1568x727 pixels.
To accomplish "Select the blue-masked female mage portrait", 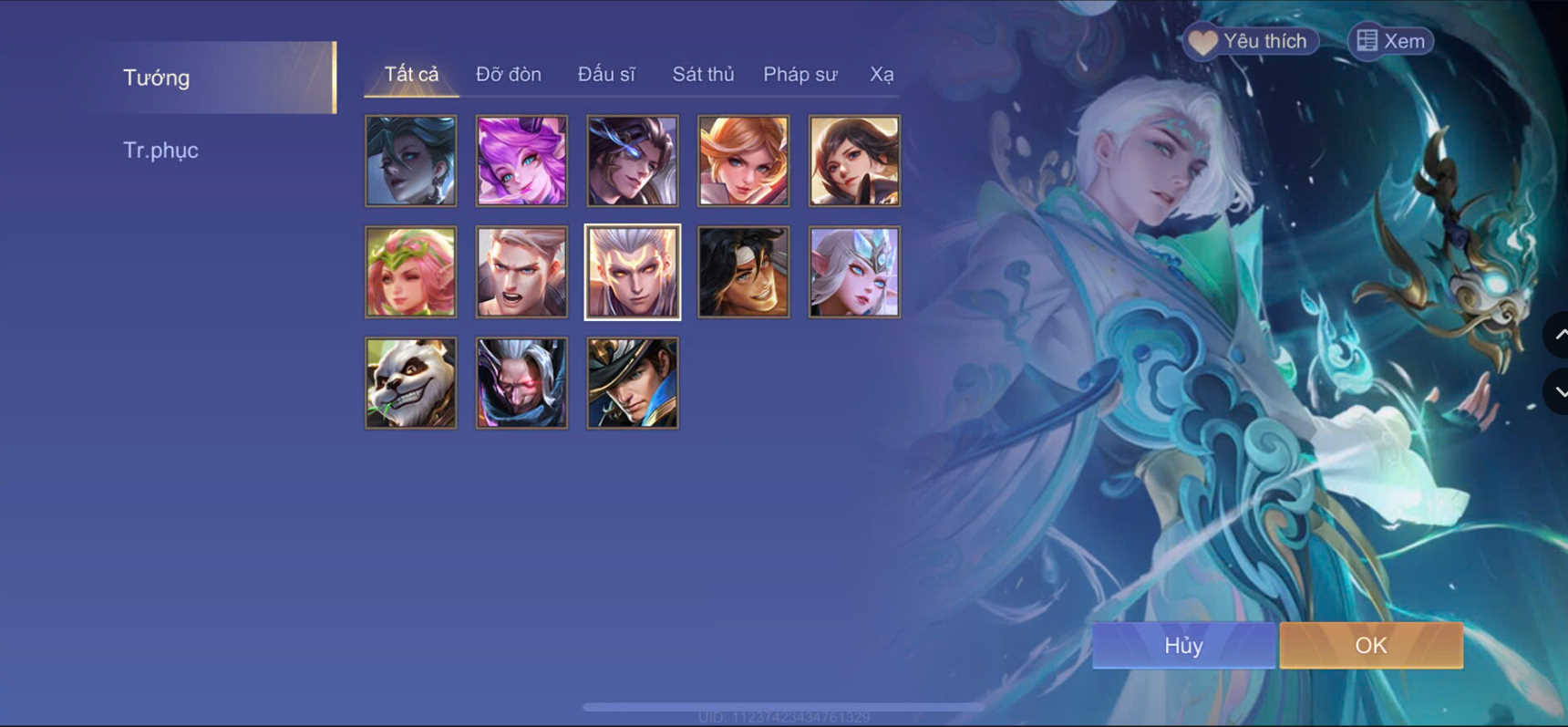I will tap(854, 271).
